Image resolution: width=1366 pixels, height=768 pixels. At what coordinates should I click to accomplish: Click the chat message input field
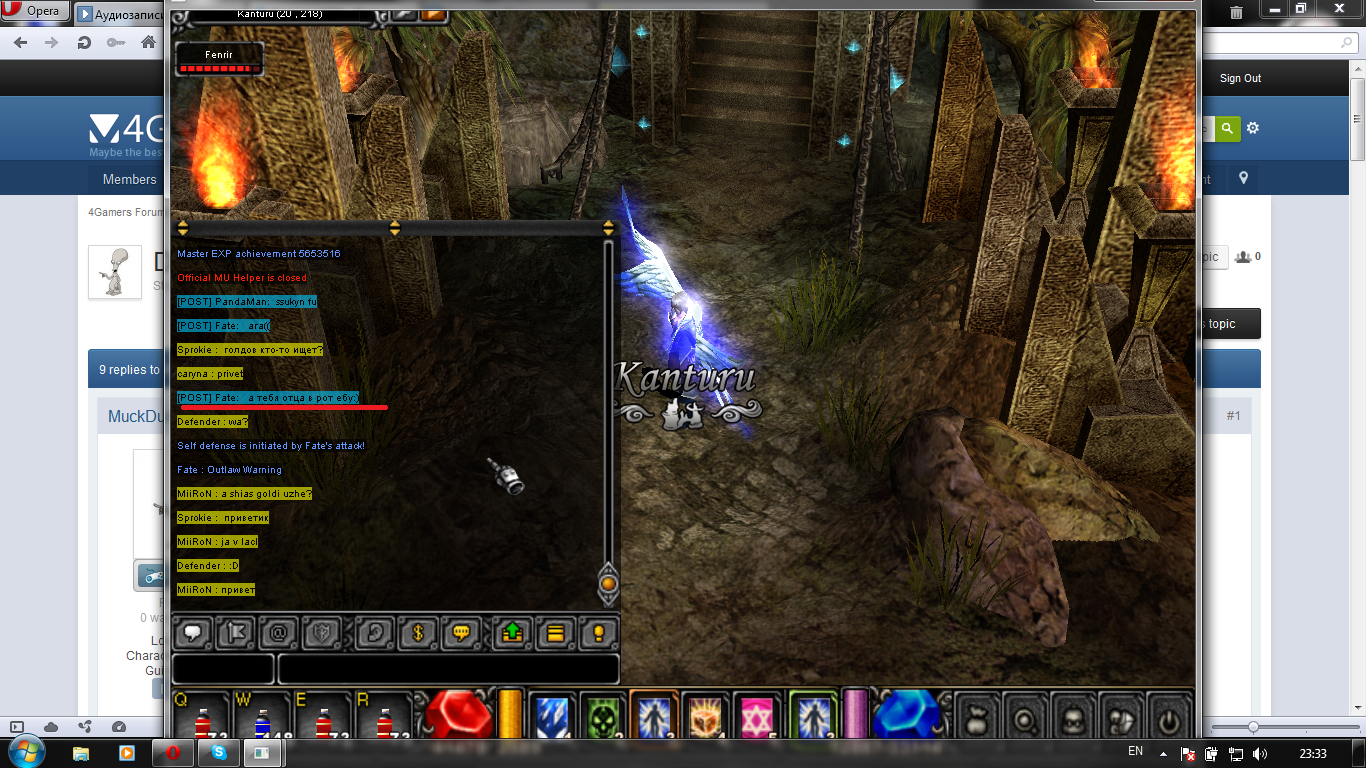click(x=448, y=669)
